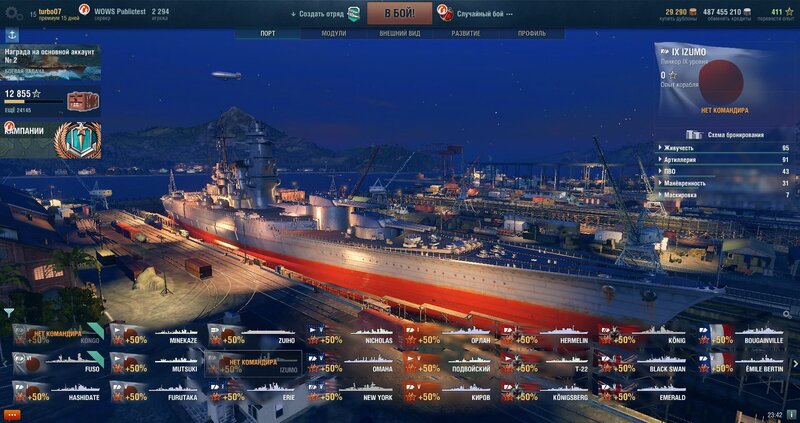Pick the Bougainville ship from carousel
This screenshot has width=800, height=423.
click(743, 334)
